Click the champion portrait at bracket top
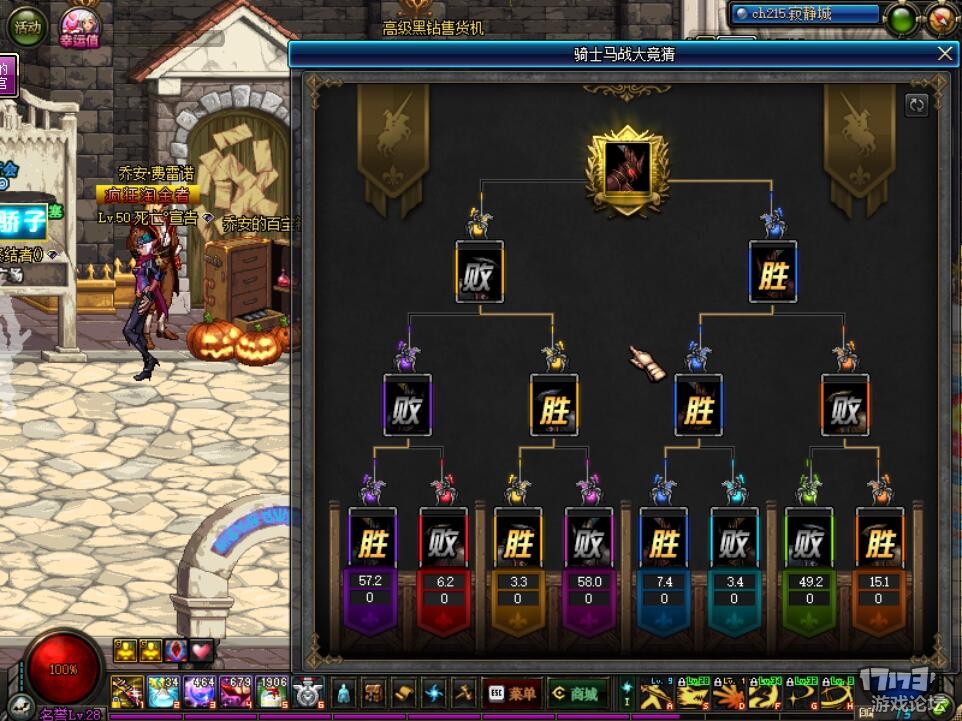Viewport: 962px width, 721px height. pos(626,168)
